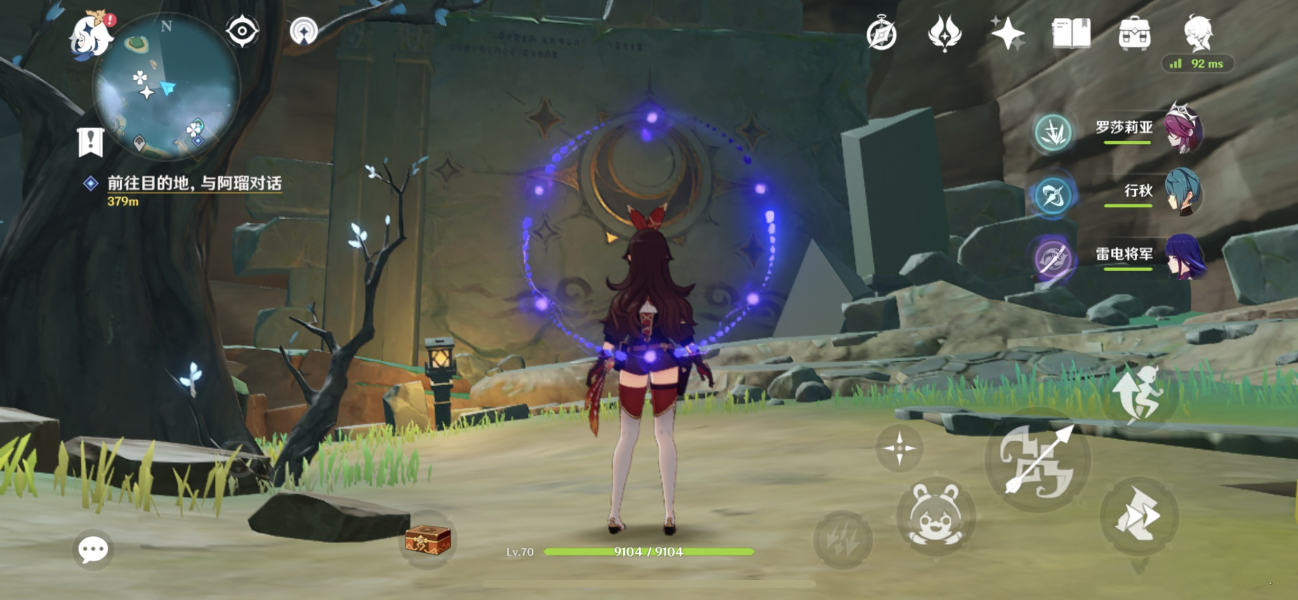Image resolution: width=1298 pixels, height=600 pixels.
Task: Open the backpack inventory
Action: [1134, 34]
